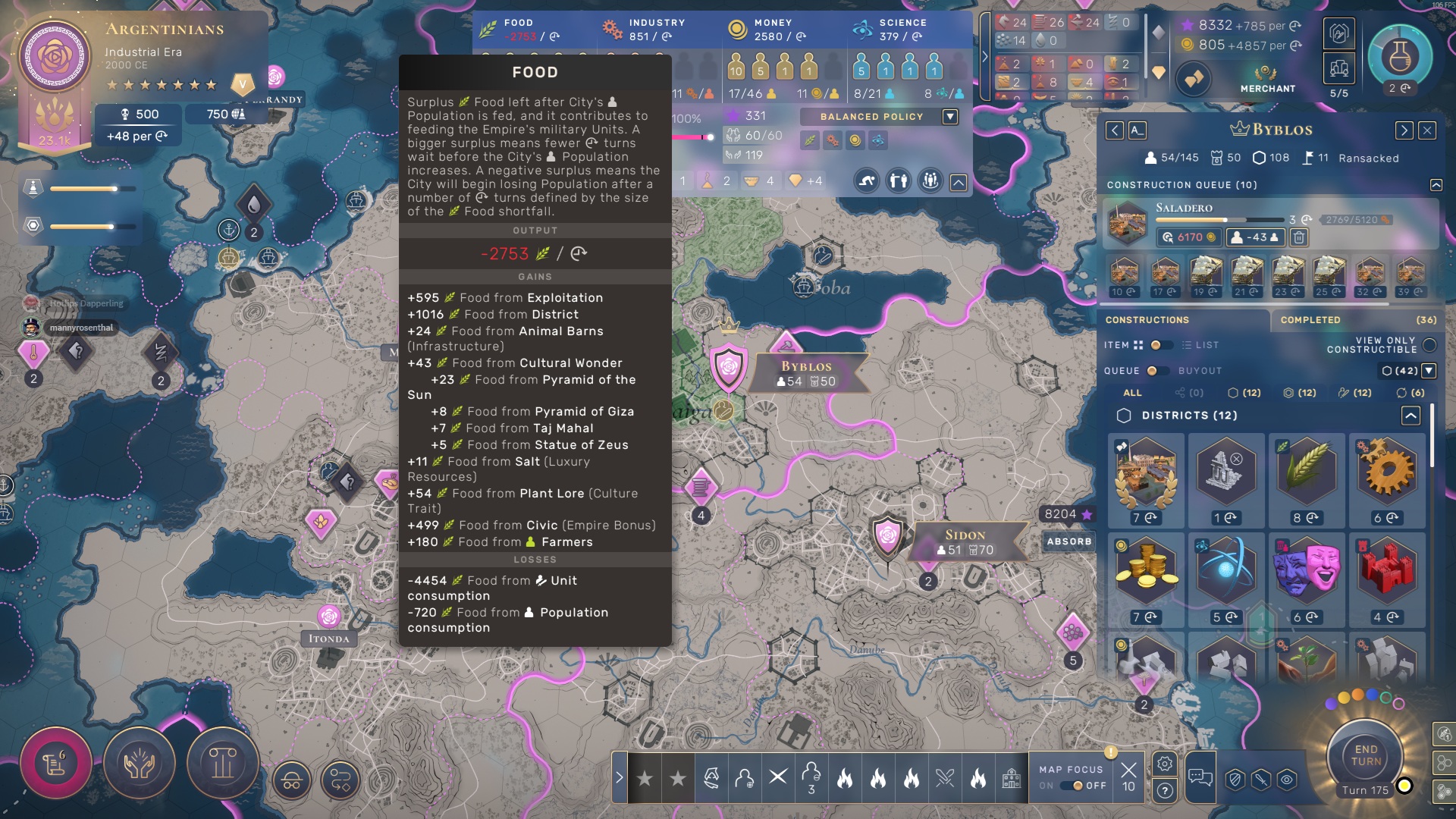Go to the previous city arrow
This screenshot has height=819, width=1456.
[1114, 130]
